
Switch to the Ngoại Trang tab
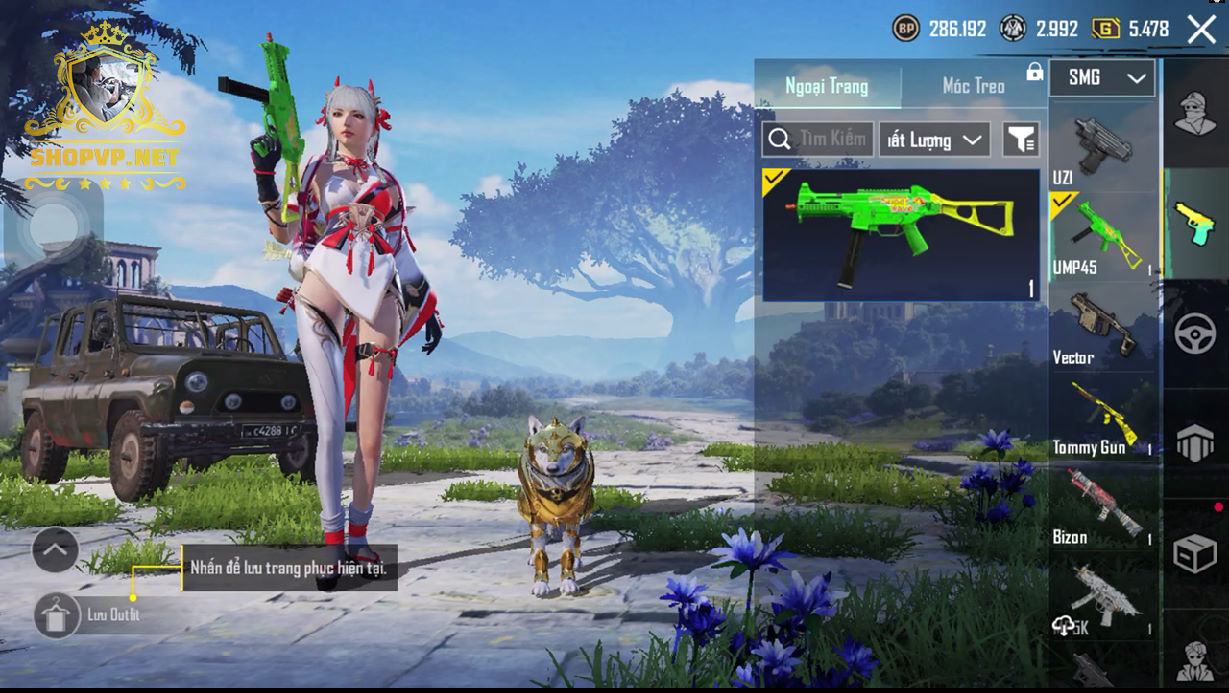[x=826, y=86]
